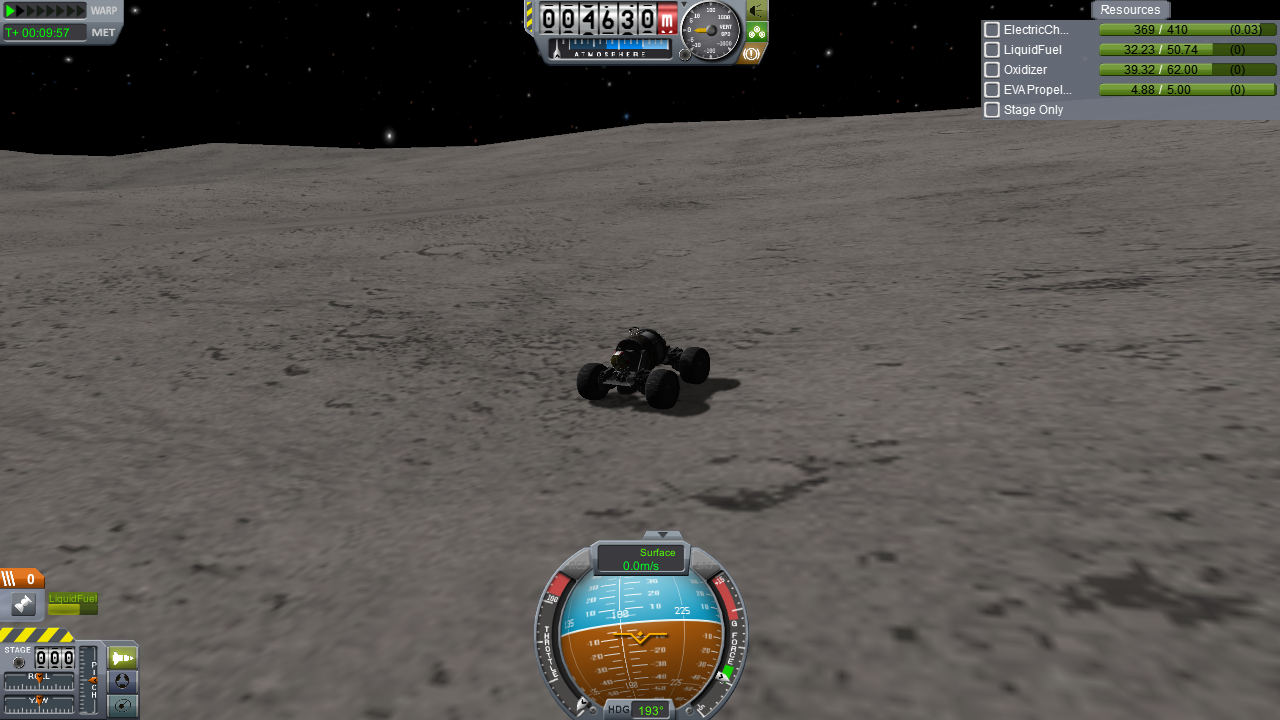
Task: Tick the LiquidFuel resource checkbox
Action: click(x=992, y=50)
